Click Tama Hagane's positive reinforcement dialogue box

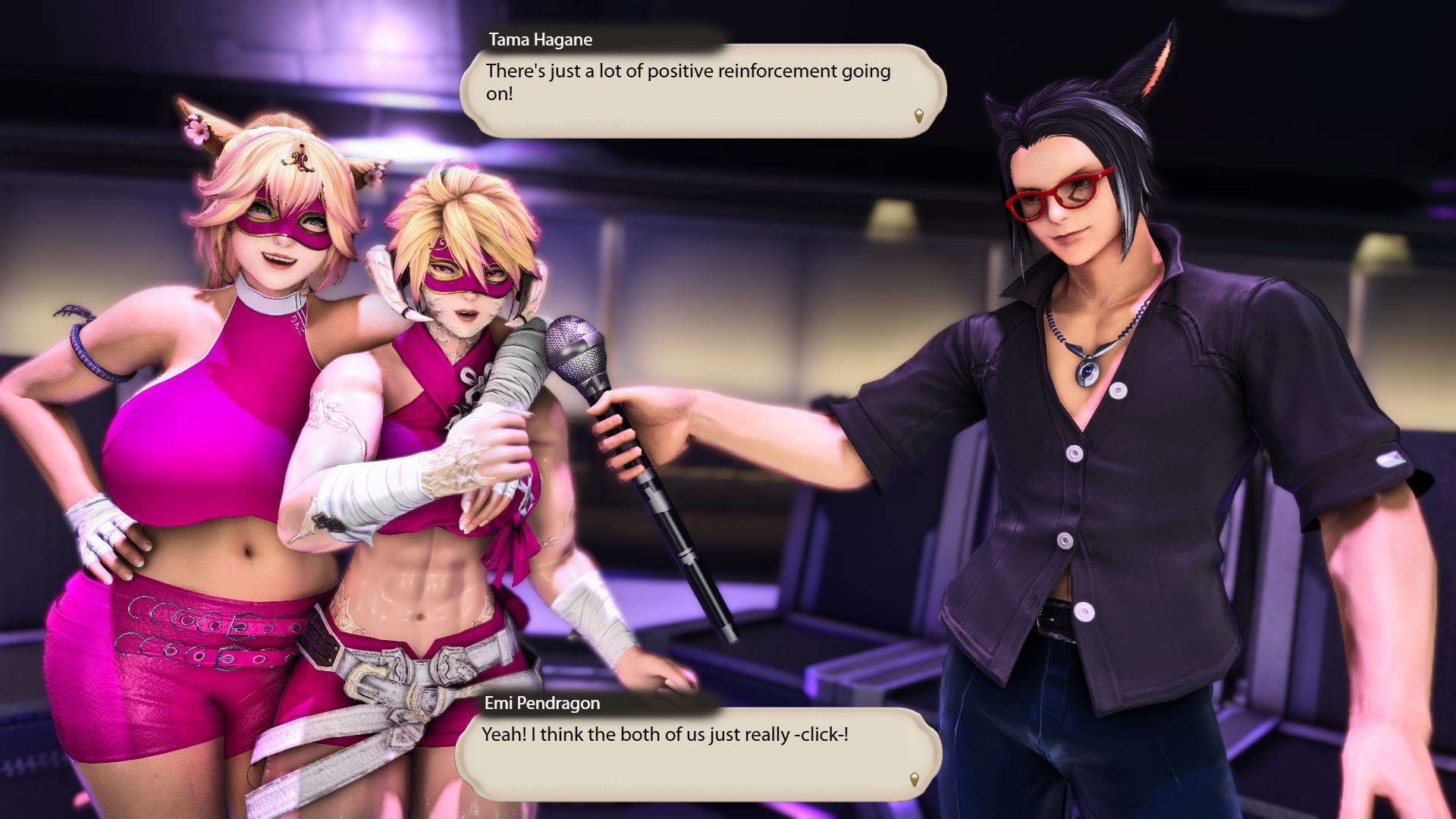click(702, 91)
